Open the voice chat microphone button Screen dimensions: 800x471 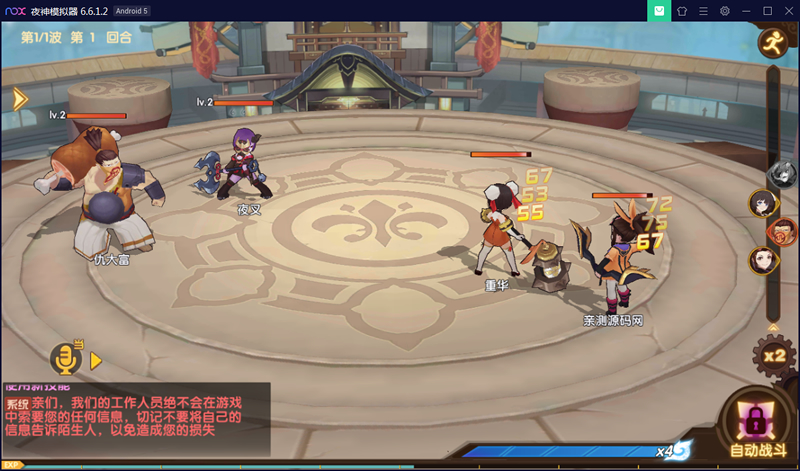pos(66,358)
